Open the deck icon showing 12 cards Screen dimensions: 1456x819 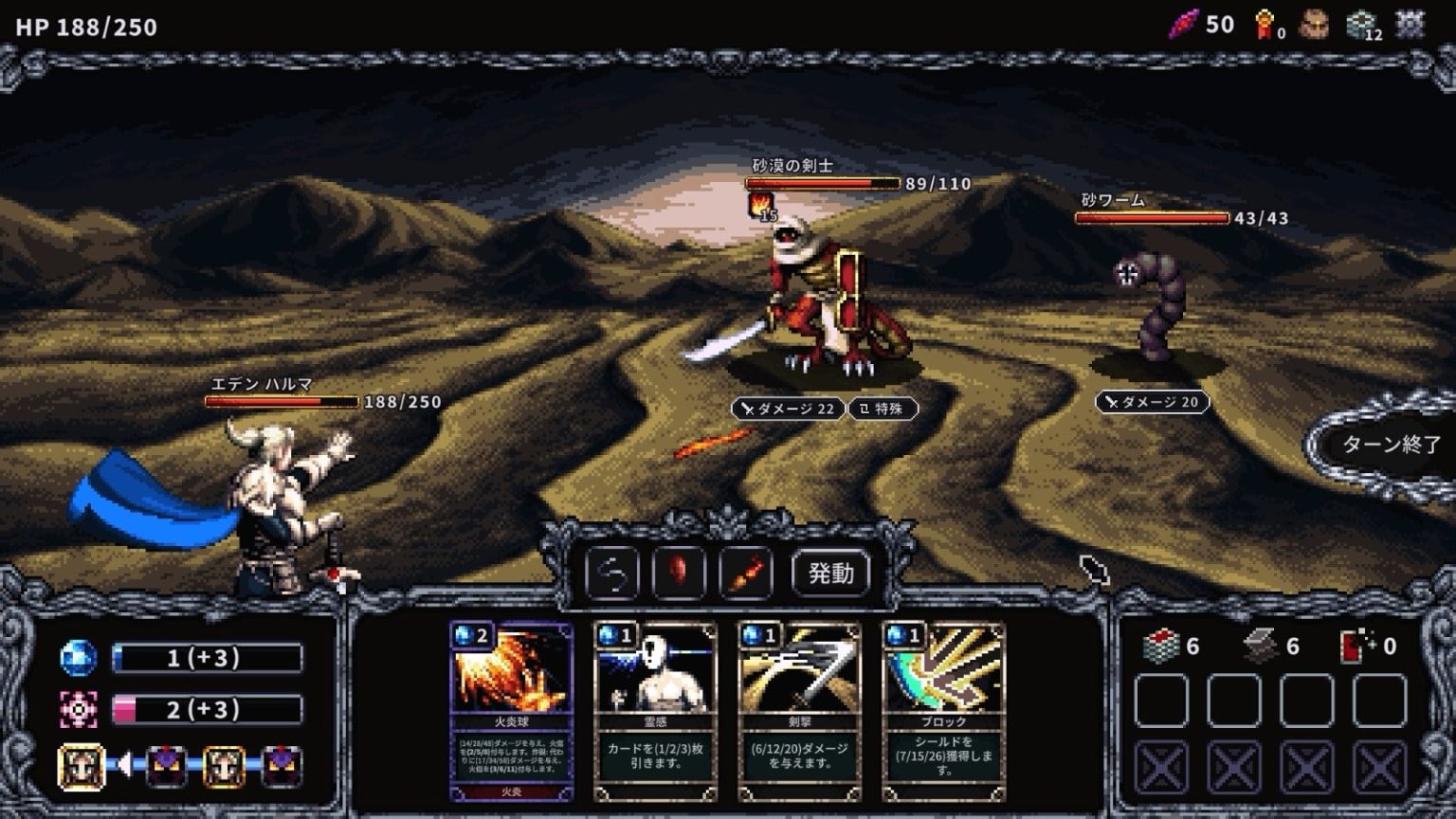pos(1359,21)
